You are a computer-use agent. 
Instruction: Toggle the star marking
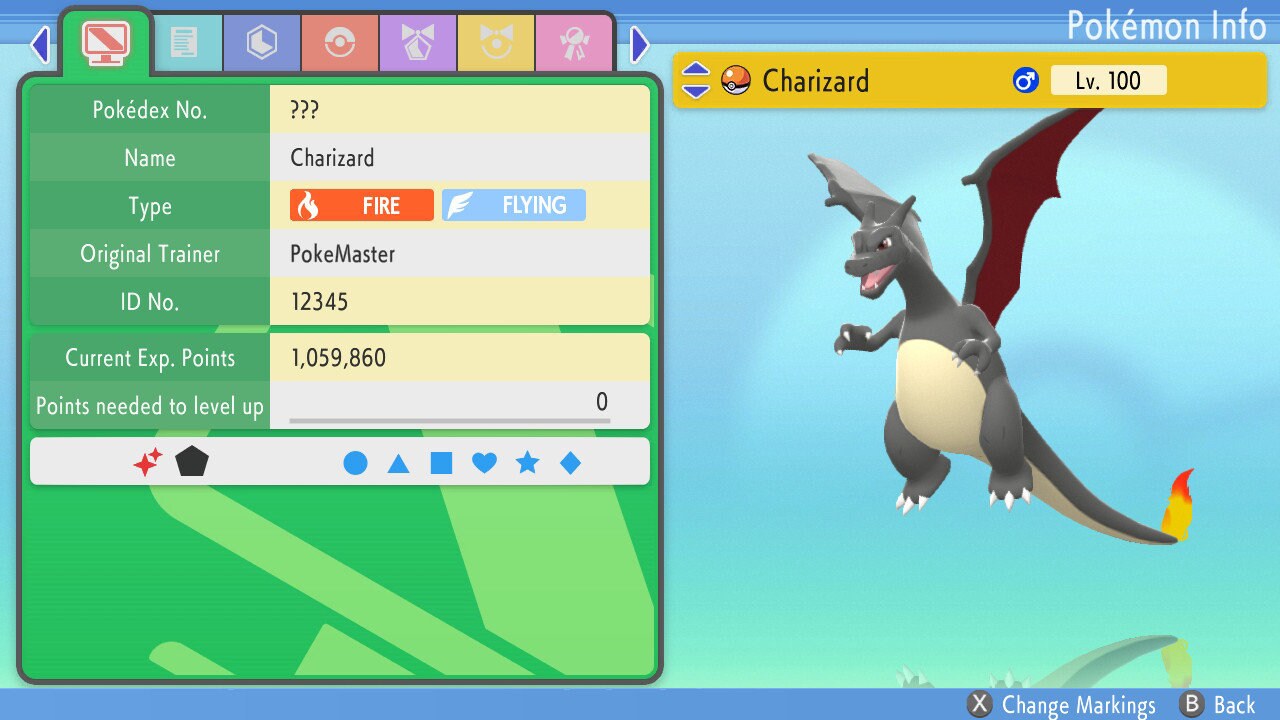(527, 463)
